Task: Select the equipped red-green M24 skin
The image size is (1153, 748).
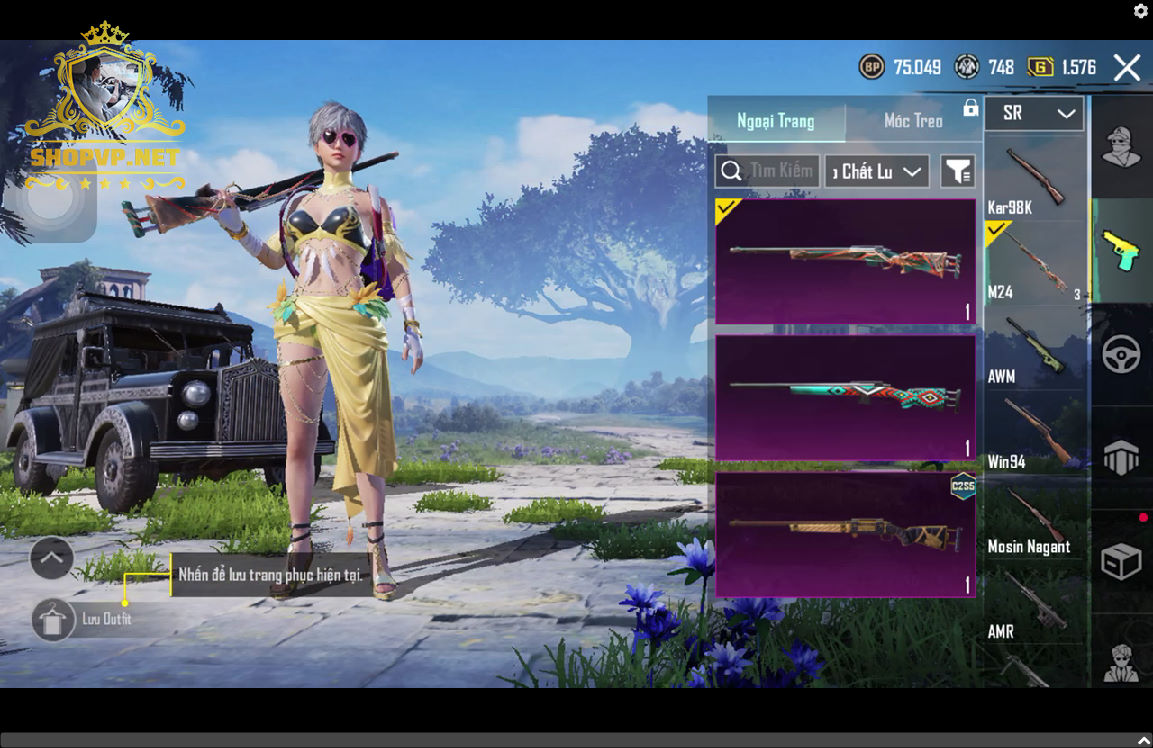Action: point(845,261)
